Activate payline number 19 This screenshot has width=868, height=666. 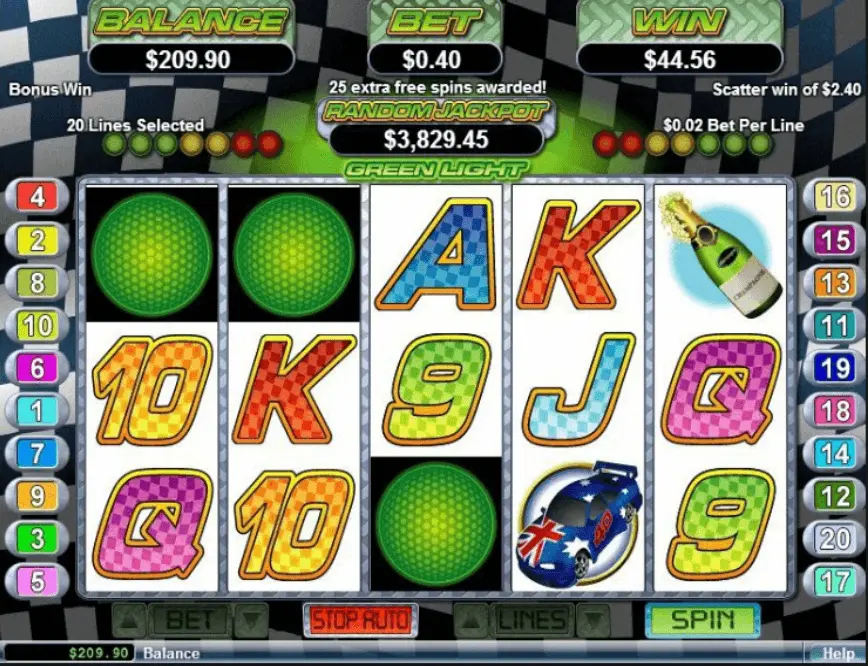[834, 368]
